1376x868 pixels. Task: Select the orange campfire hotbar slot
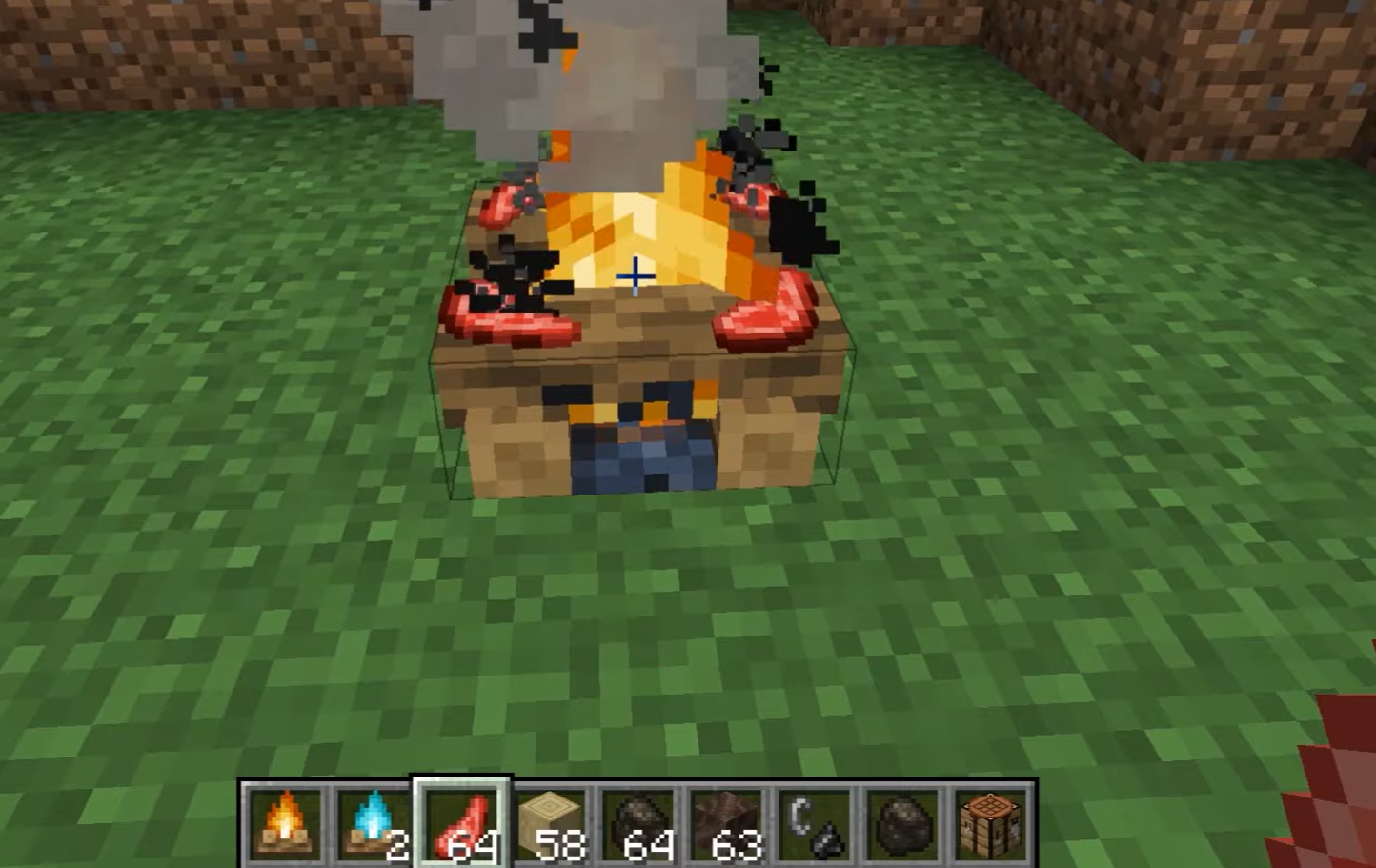(x=285, y=822)
